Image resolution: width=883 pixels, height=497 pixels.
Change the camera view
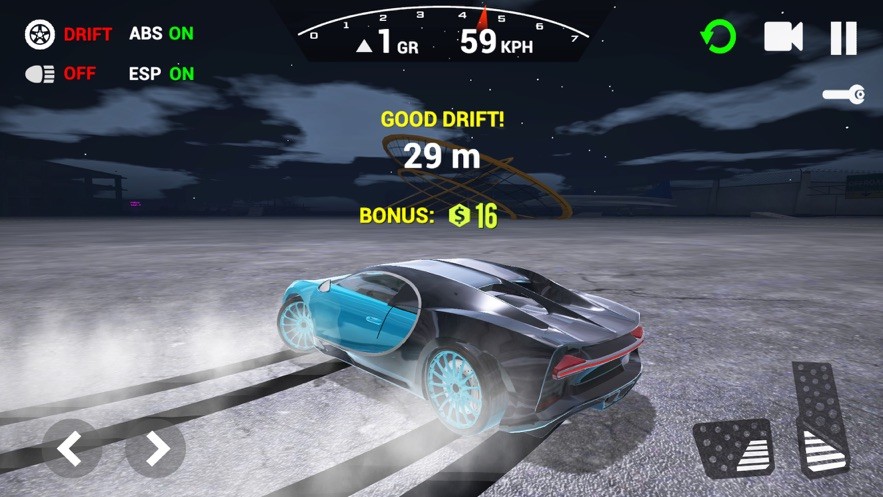pyautogui.click(x=783, y=38)
